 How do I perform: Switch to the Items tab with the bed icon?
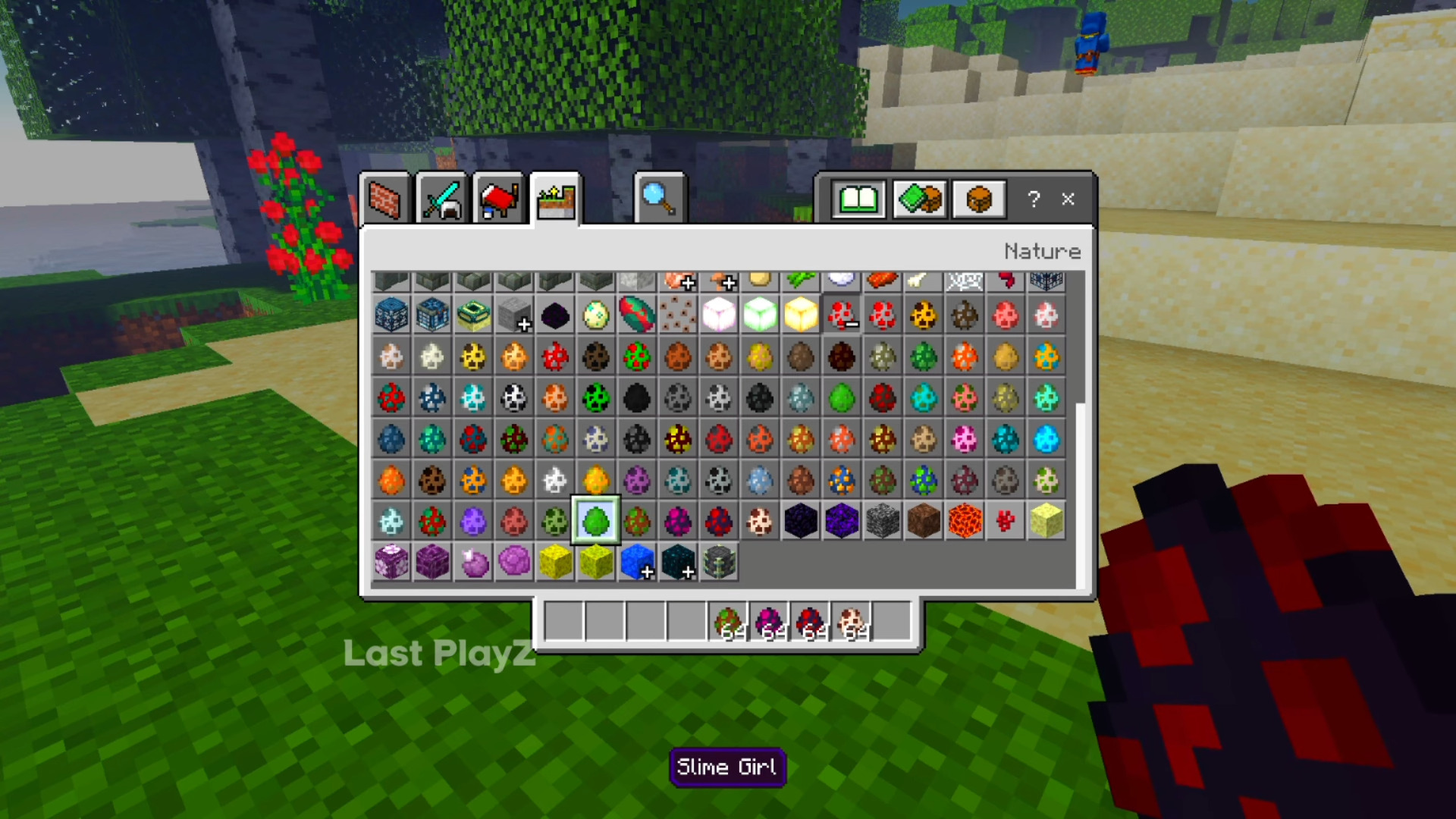[498, 199]
